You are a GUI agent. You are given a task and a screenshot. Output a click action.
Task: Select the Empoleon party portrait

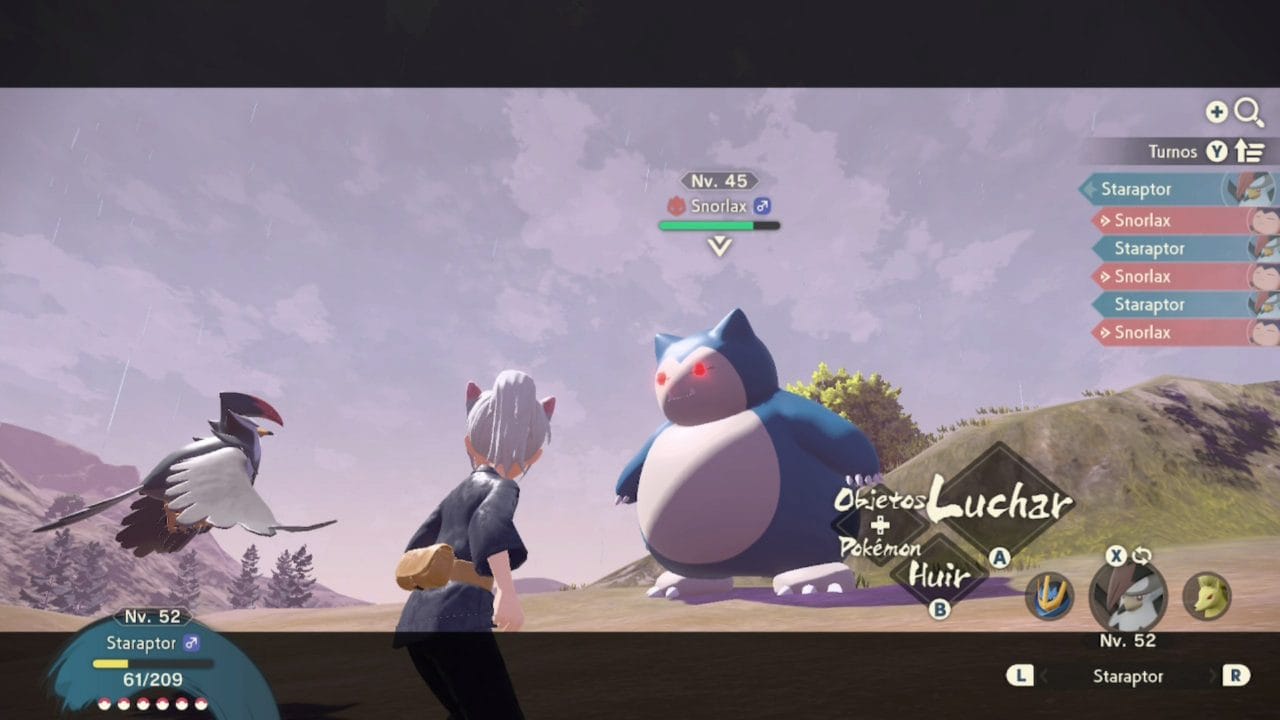coord(1050,596)
